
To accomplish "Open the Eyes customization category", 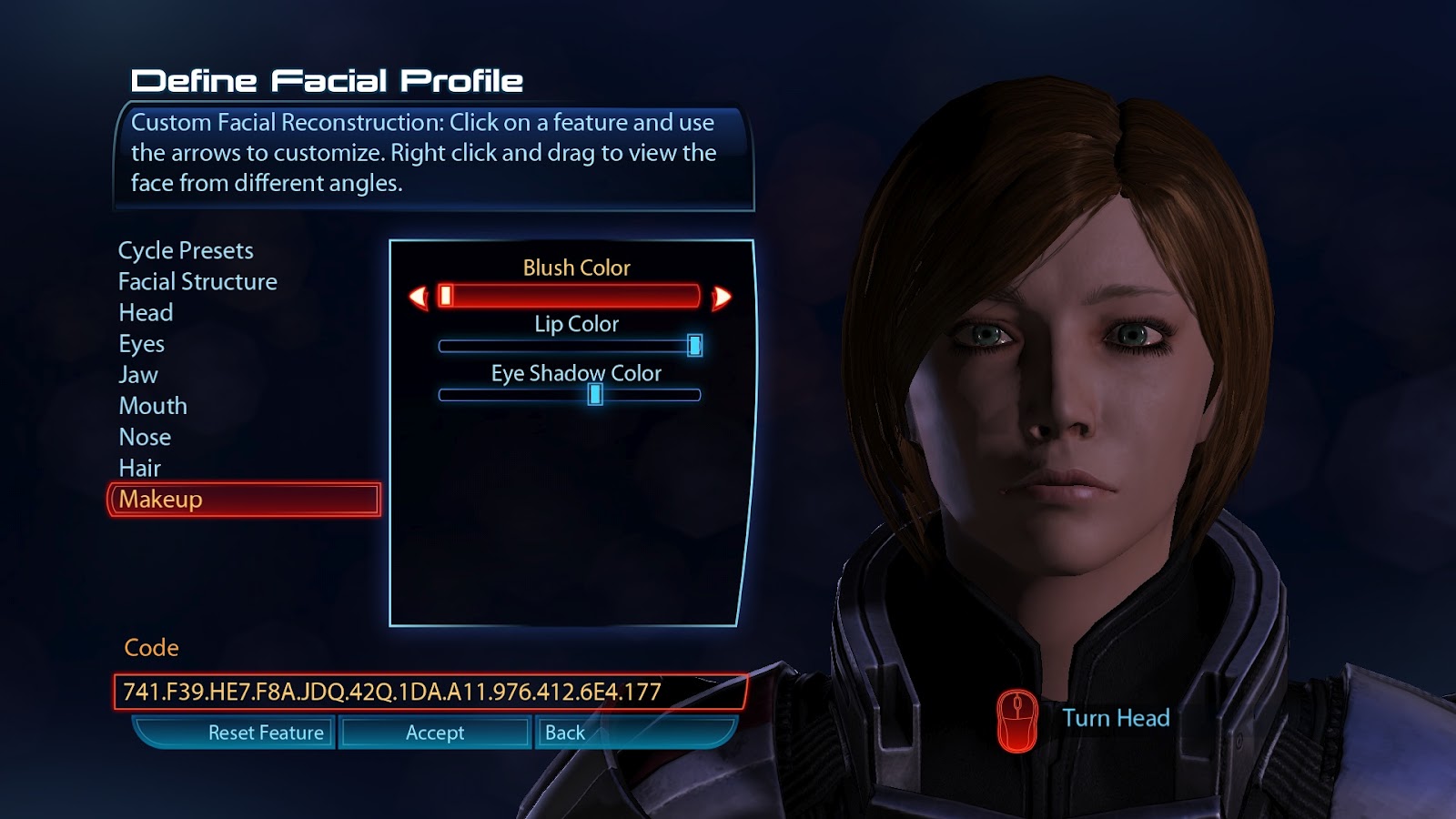I will click(141, 344).
